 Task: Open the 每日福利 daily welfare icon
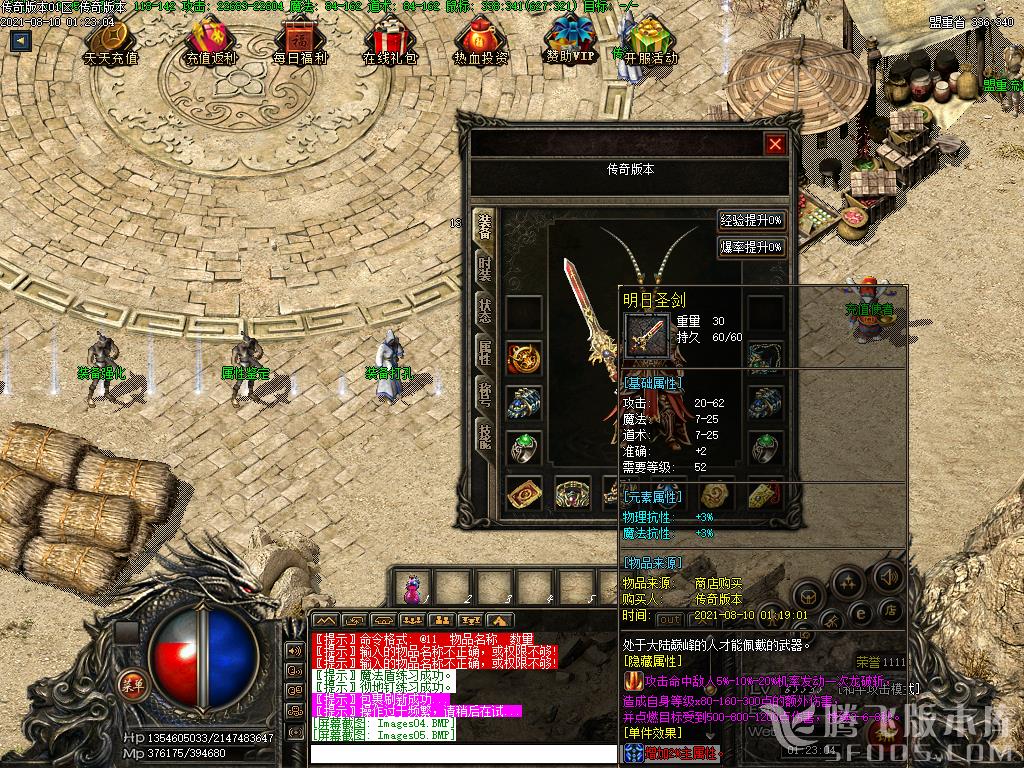pos(300,42)
